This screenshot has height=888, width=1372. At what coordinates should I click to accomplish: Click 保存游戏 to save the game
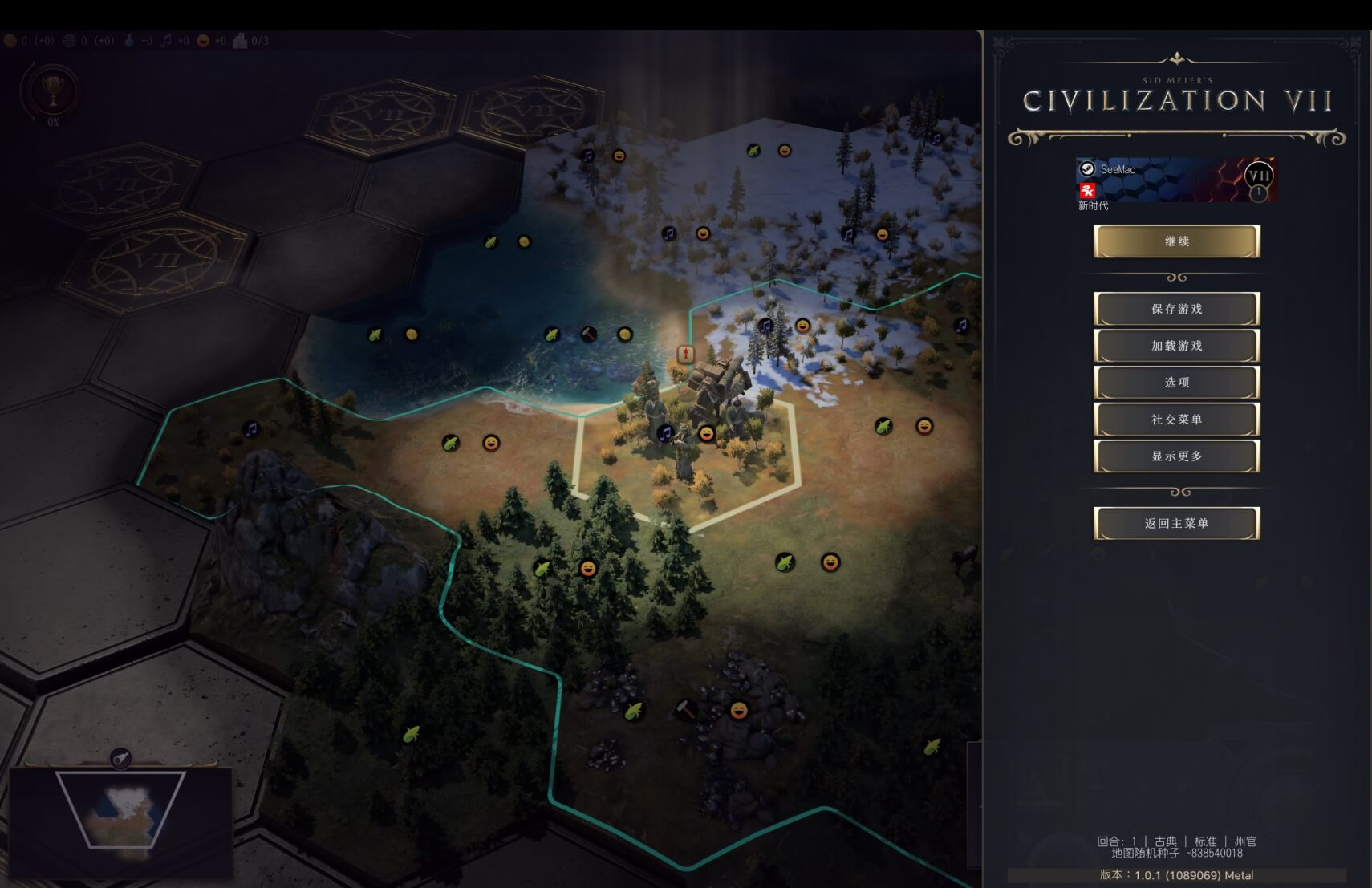[1176, 308]
